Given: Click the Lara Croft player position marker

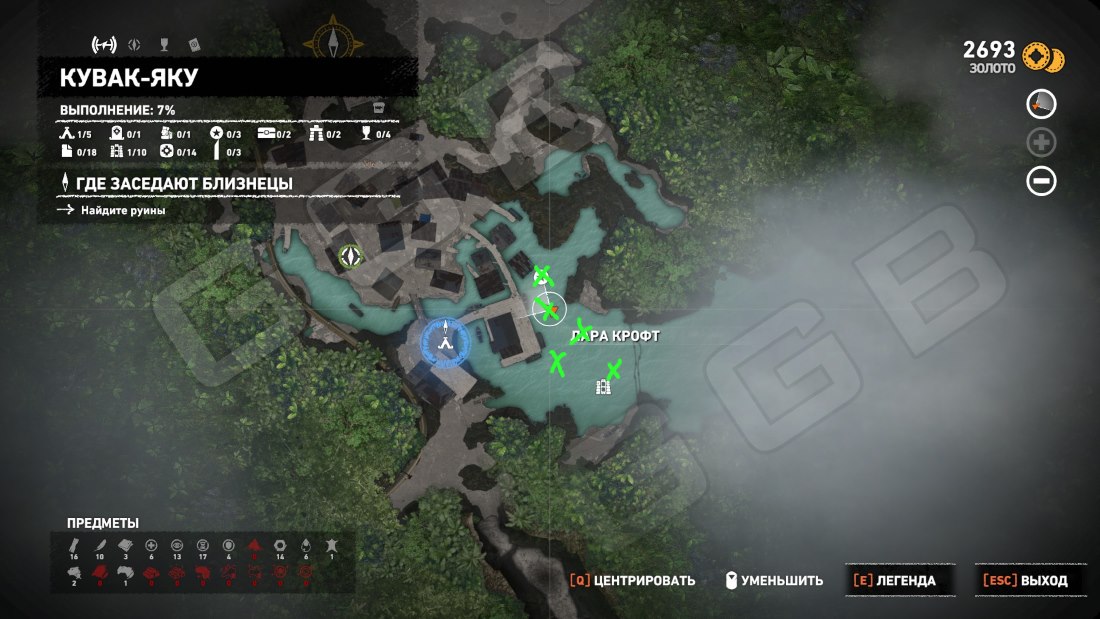Looking at the screenshot, I should (x=549, y=310).
